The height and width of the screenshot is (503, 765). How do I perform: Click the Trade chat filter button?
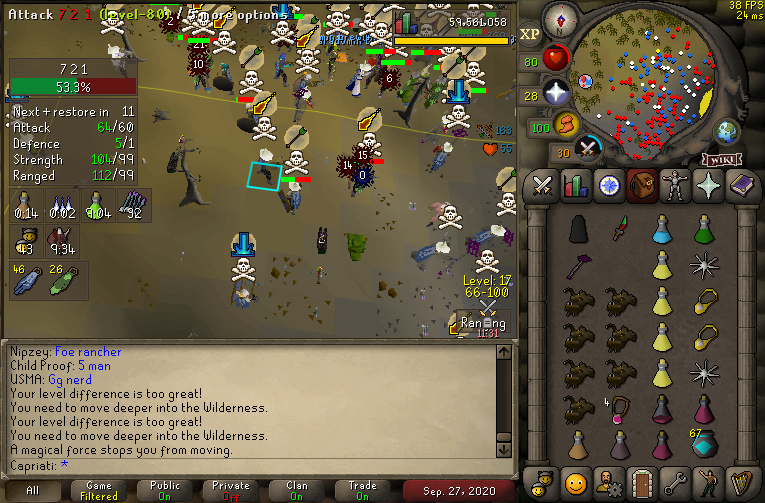click(363, 490)
